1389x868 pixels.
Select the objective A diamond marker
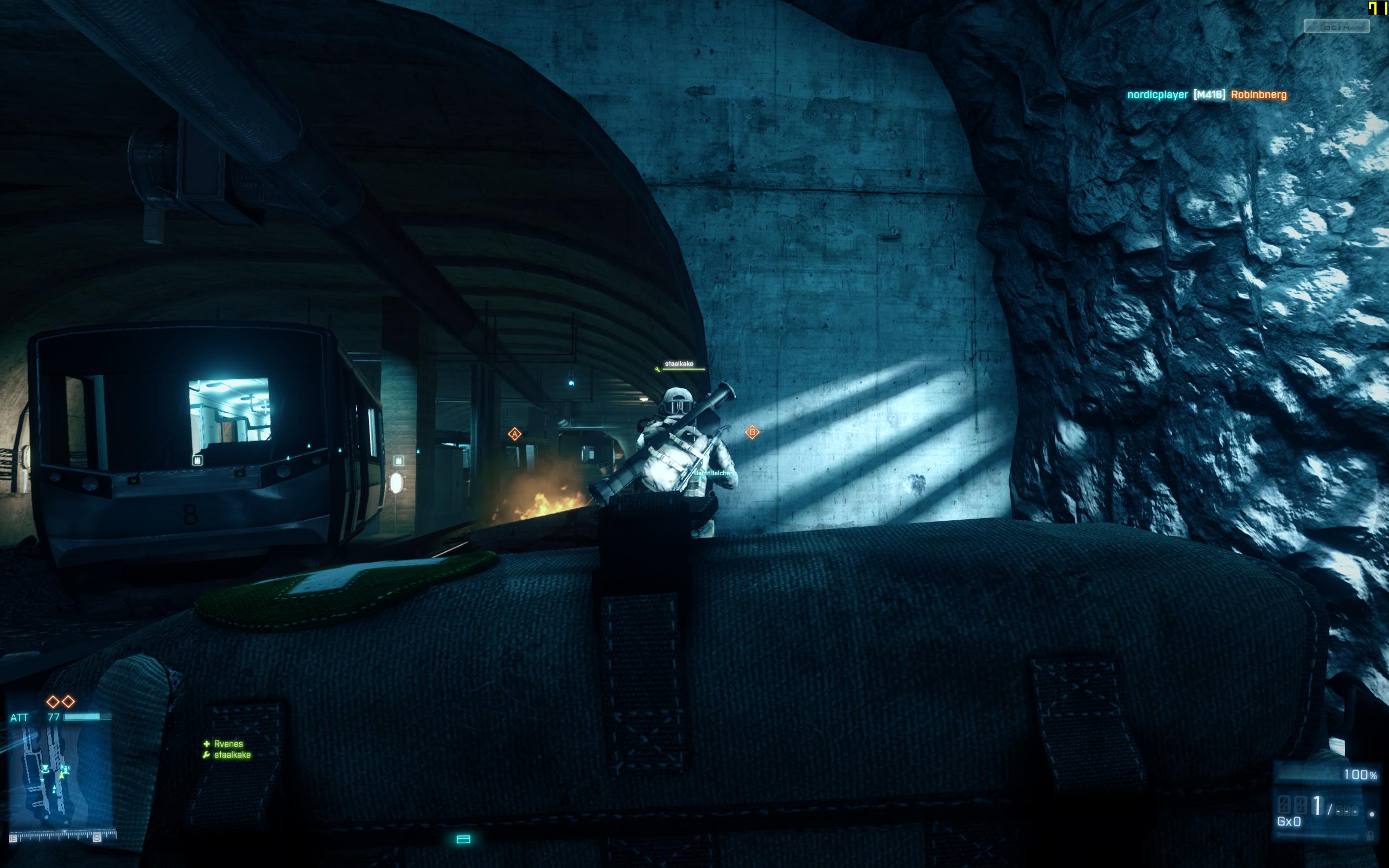pos(515,434)
